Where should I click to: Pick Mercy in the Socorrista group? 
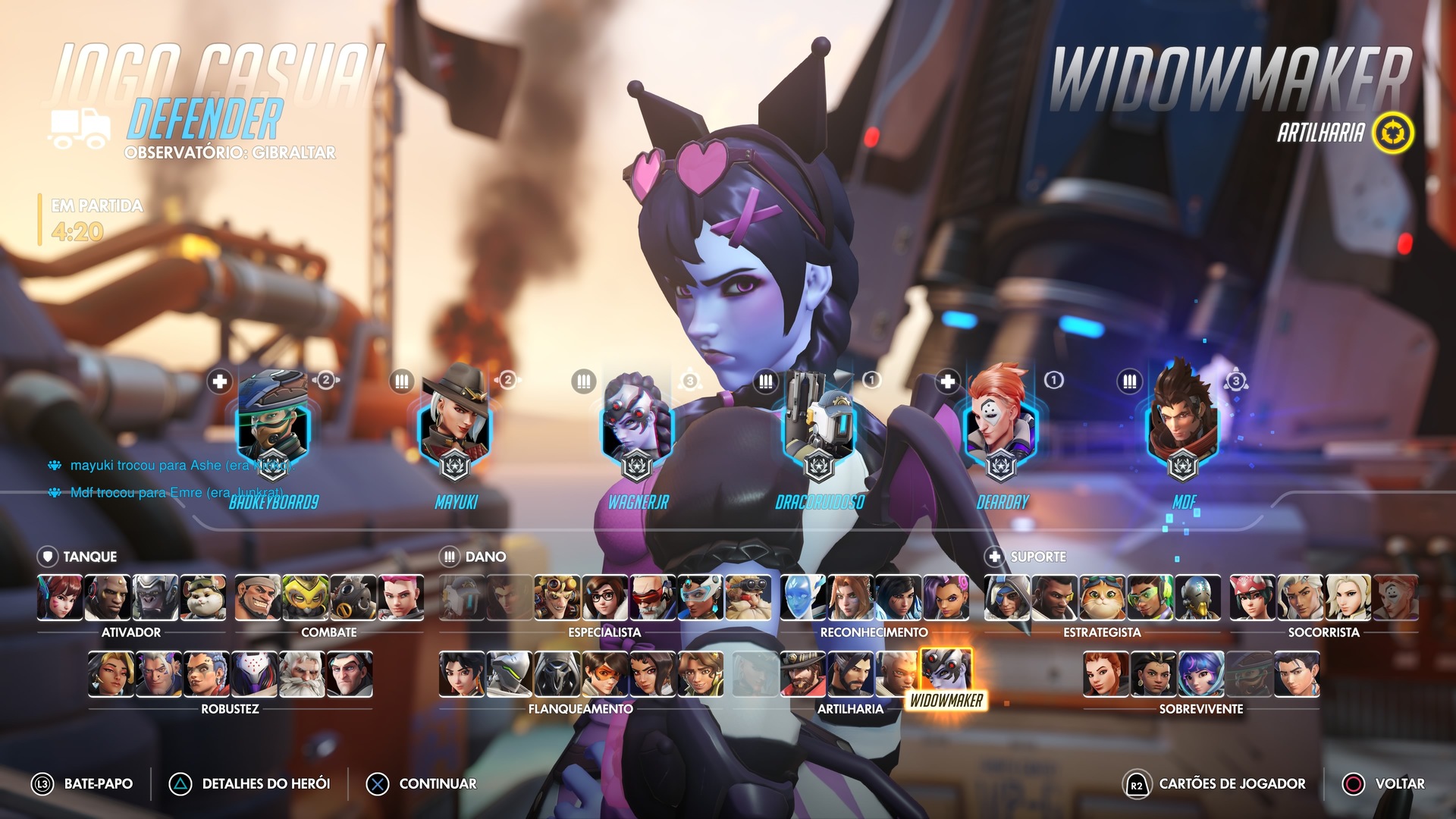click(x=1348, y=598)
